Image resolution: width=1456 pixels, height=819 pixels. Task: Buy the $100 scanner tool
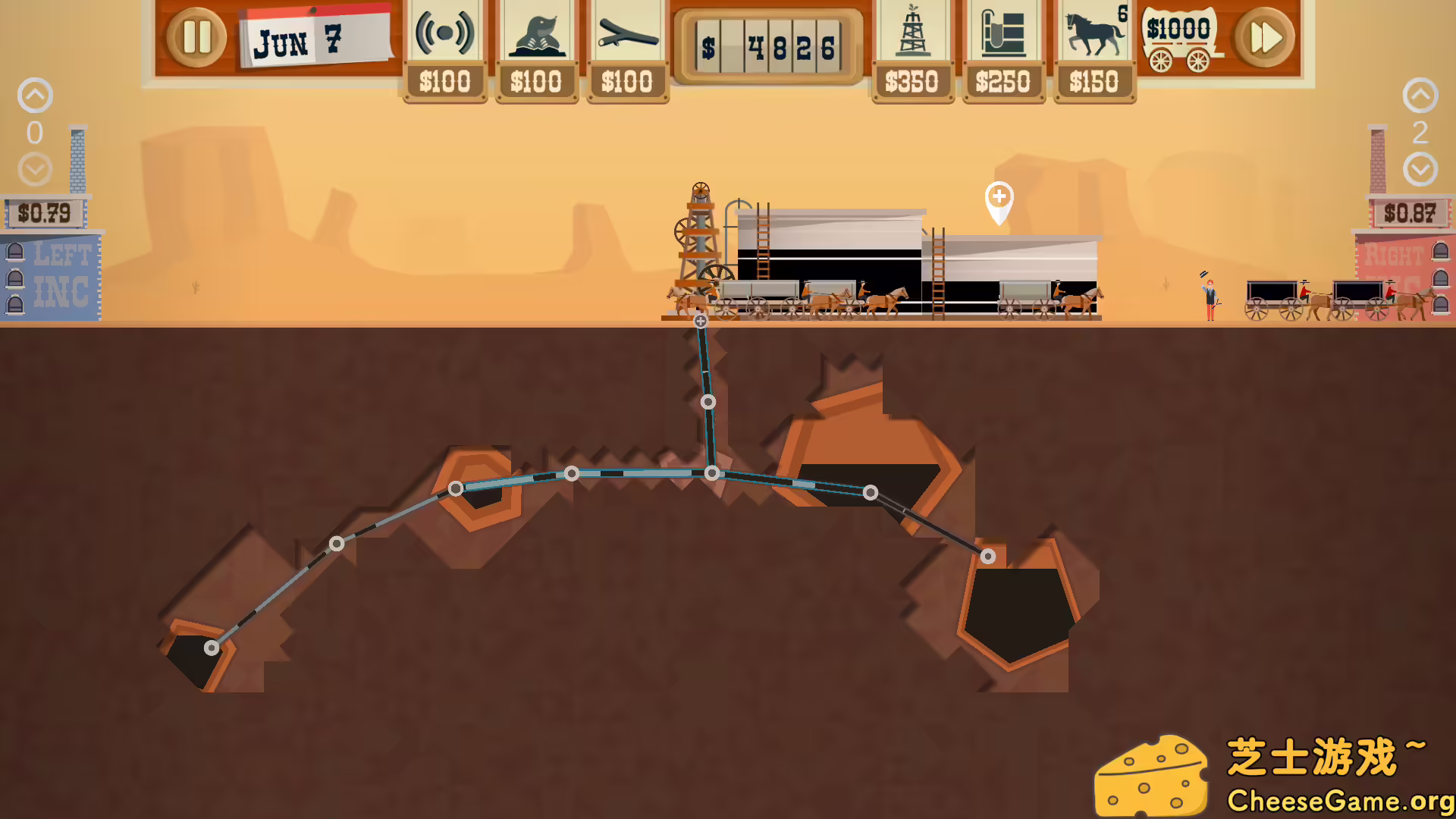444,50
